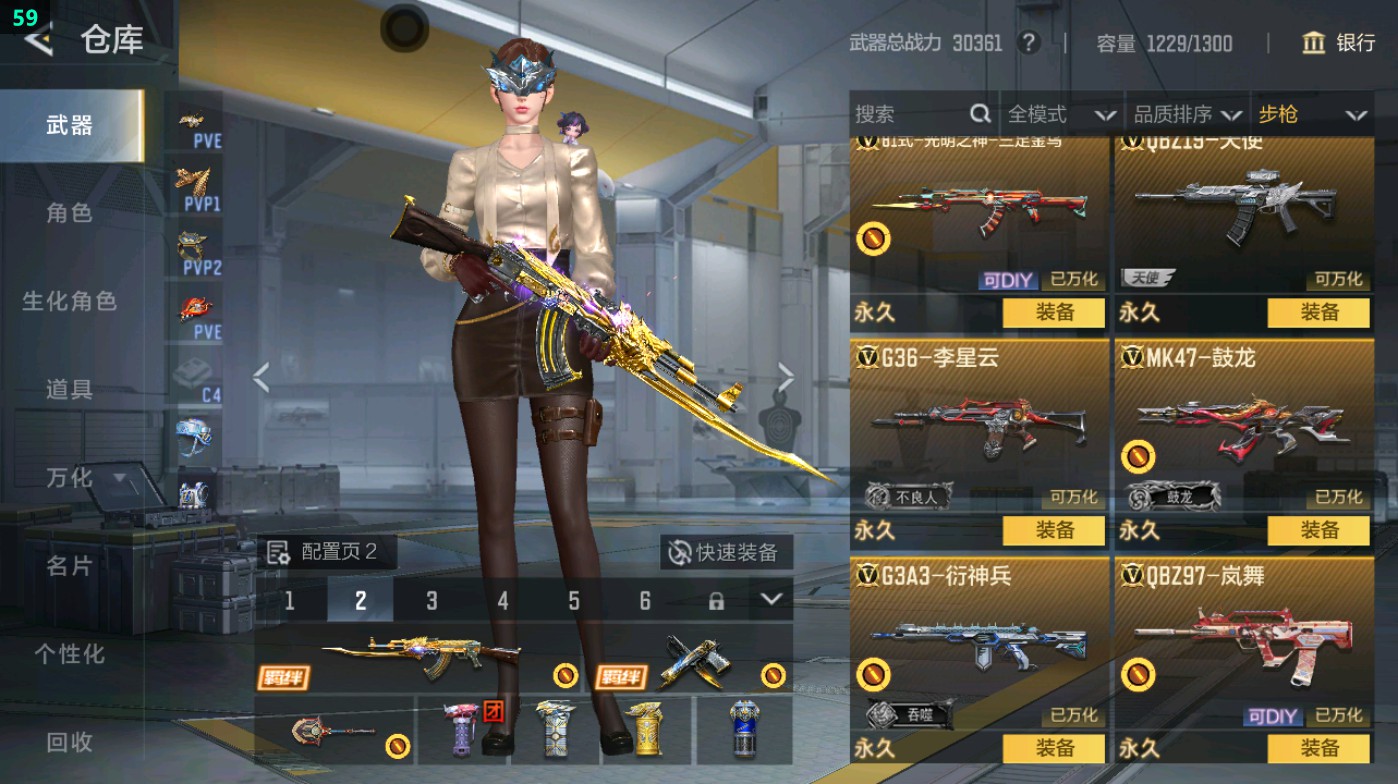Screen dimensions: 1398x784
Task: Click the search magnifier icon
Action: click(x=978, y=114)
